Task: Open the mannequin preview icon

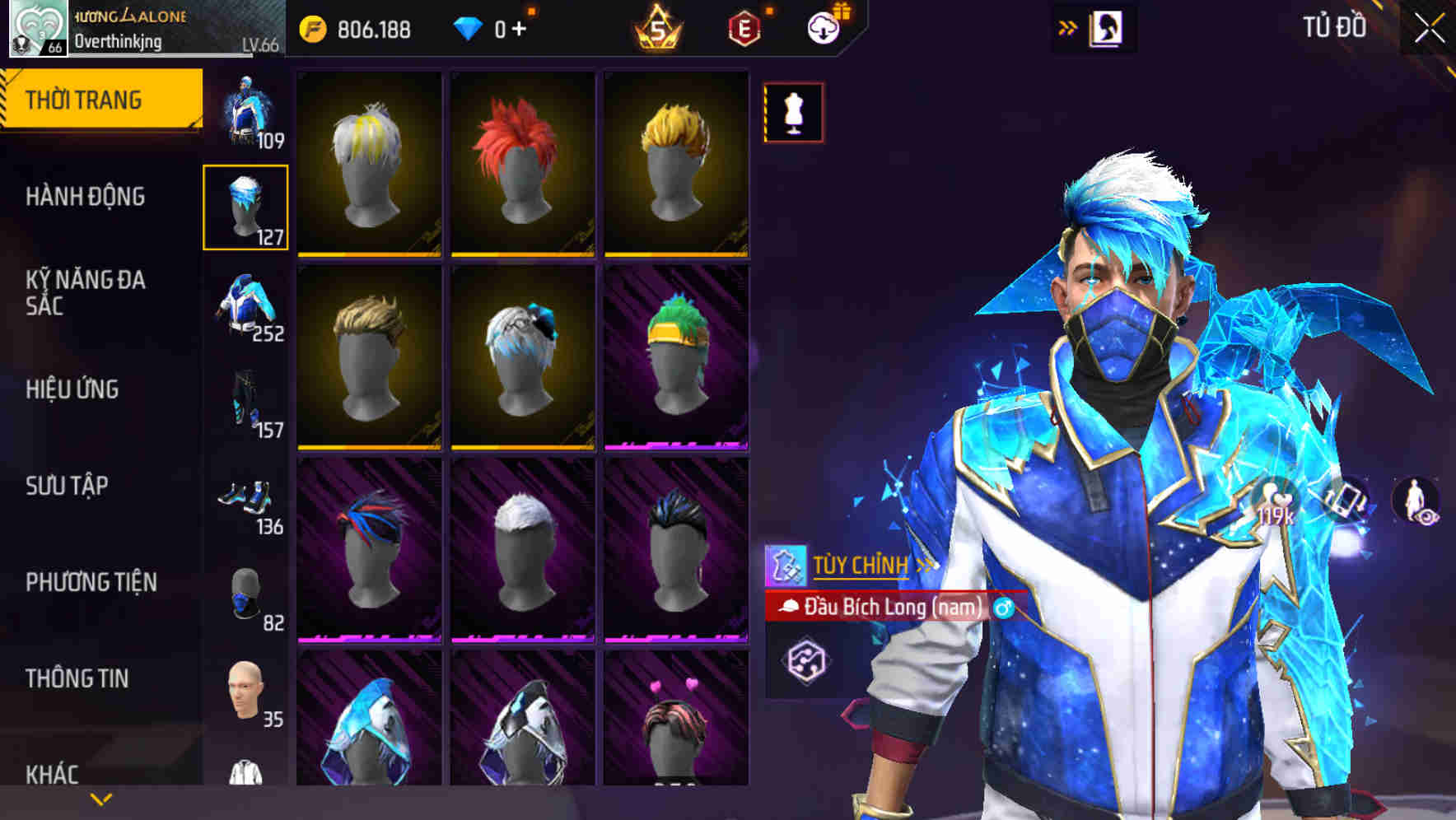Action: (792, 112)
